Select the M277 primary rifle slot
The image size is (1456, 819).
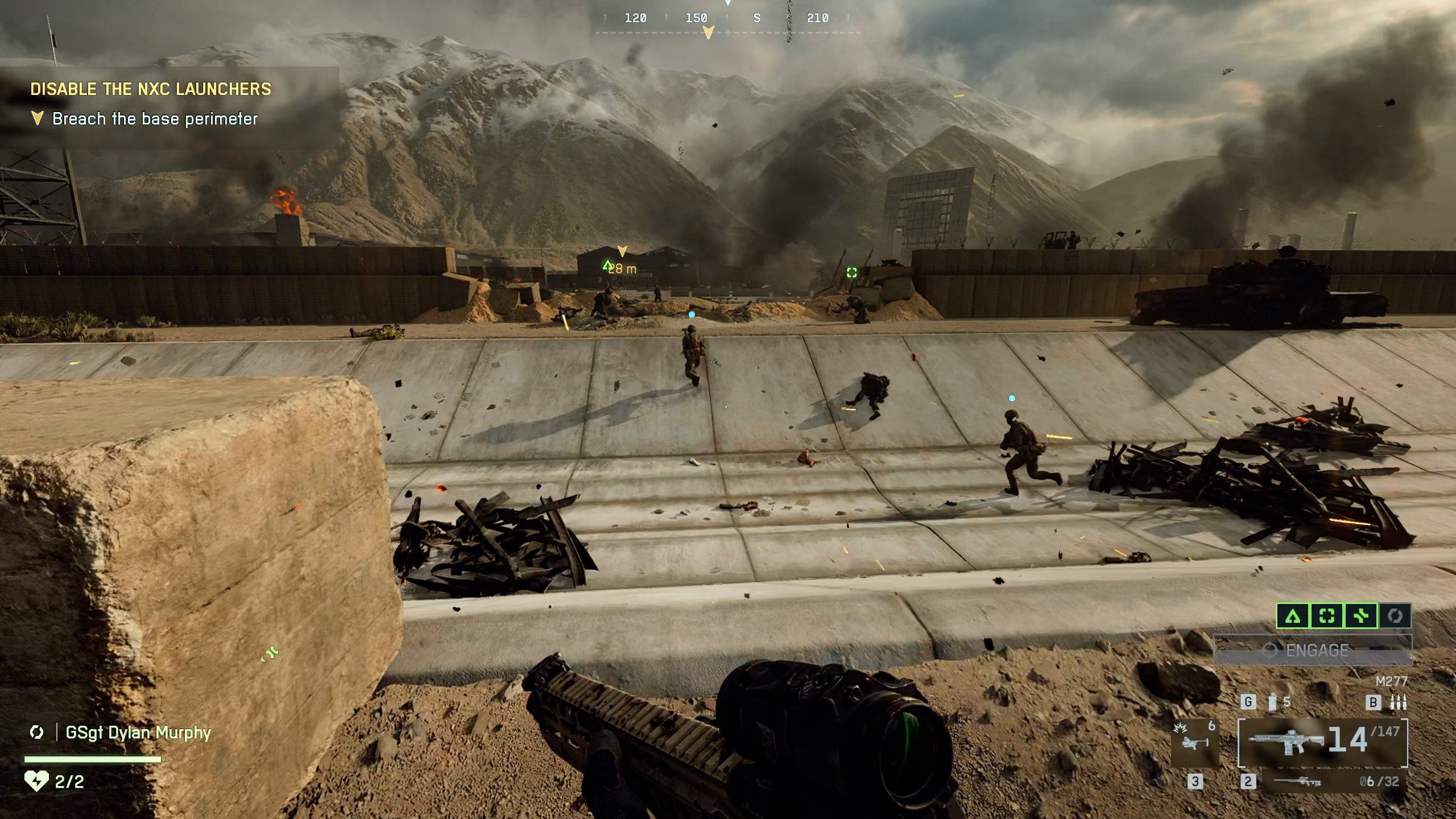[x=1322, y=742]
